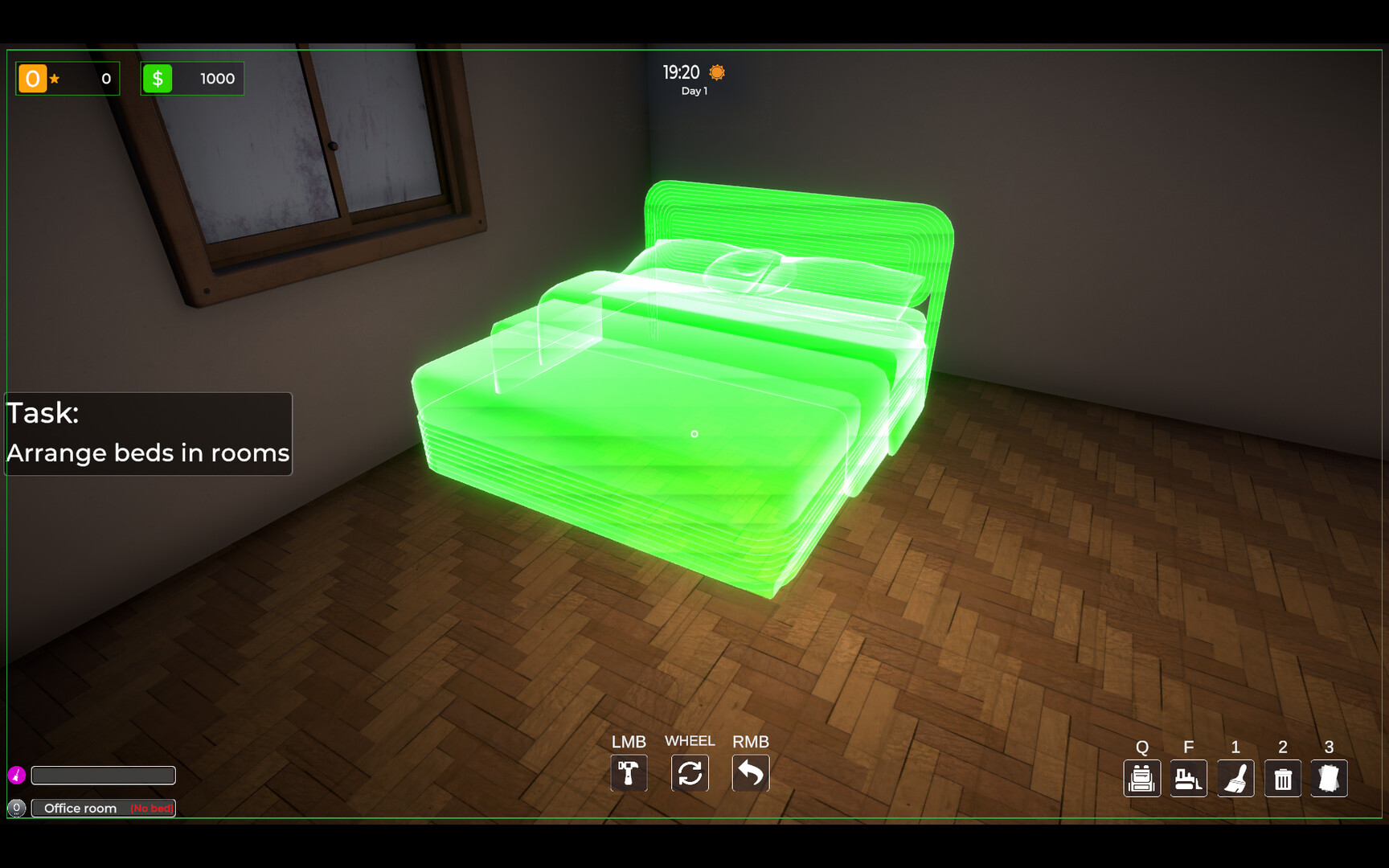Click the WHEEL rotate icon
This screenshot has height=868, width=1389.
coord(690,773)
